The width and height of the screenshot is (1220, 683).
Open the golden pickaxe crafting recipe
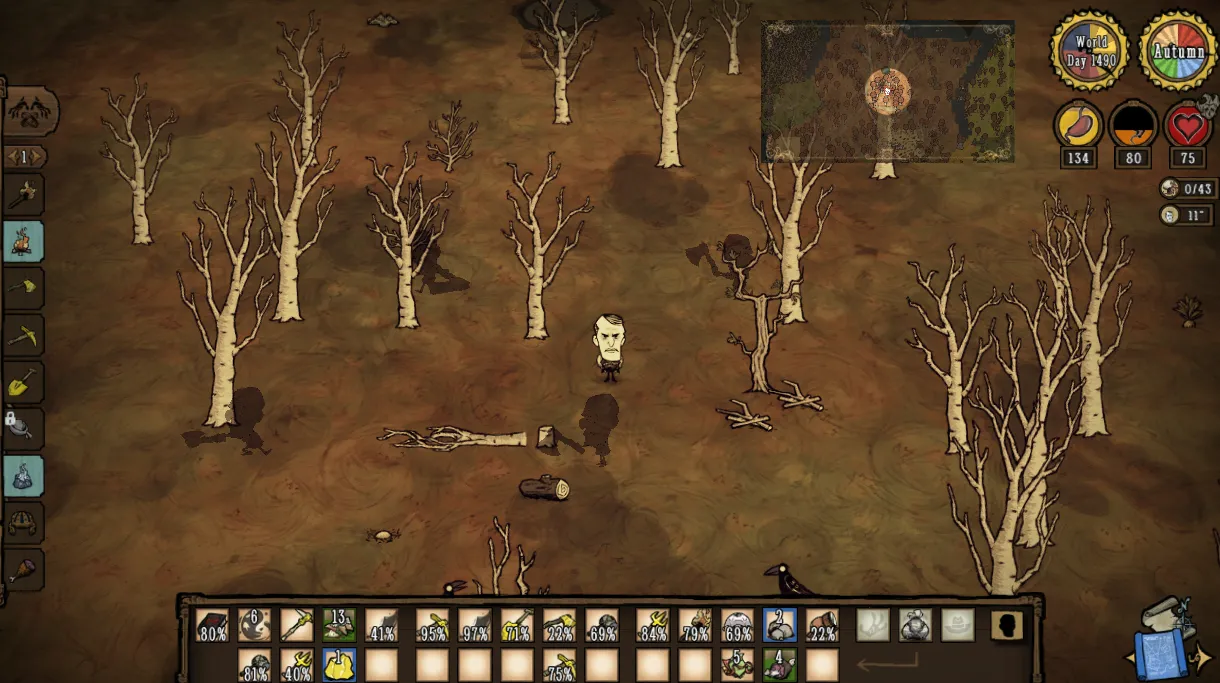(23, 335)
